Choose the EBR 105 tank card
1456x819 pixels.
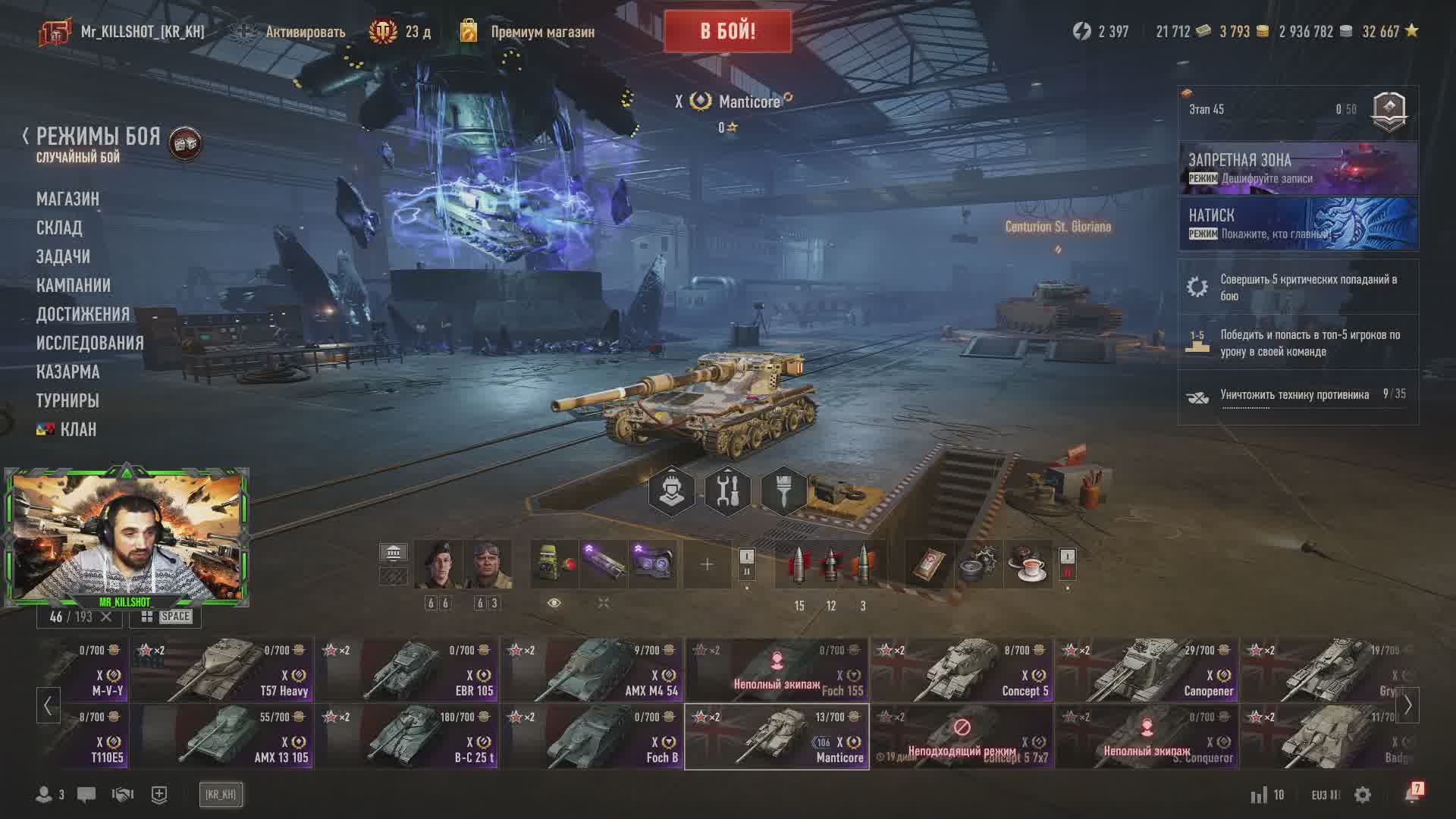click(406, 670)
